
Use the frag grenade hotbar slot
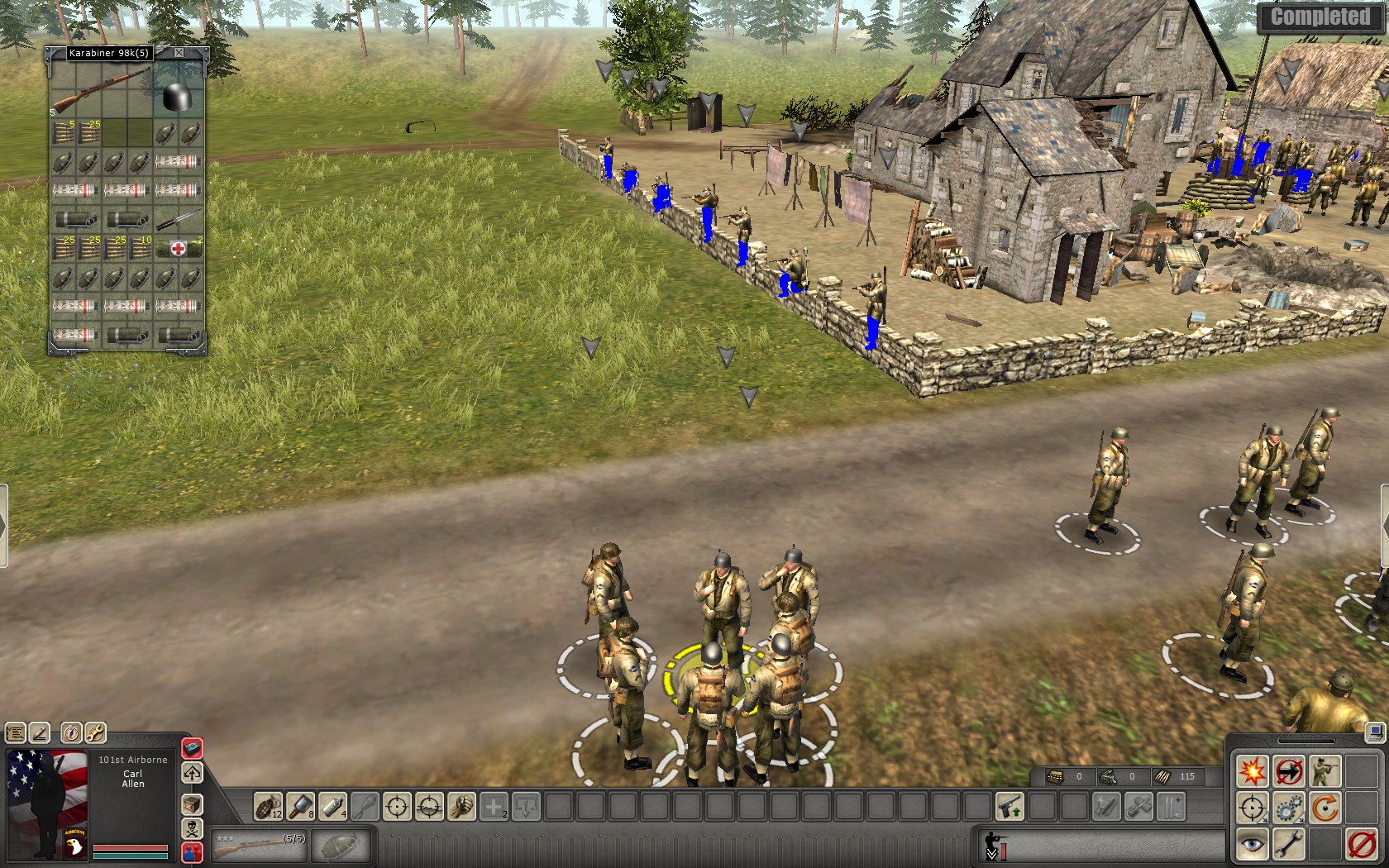point(267,806)
